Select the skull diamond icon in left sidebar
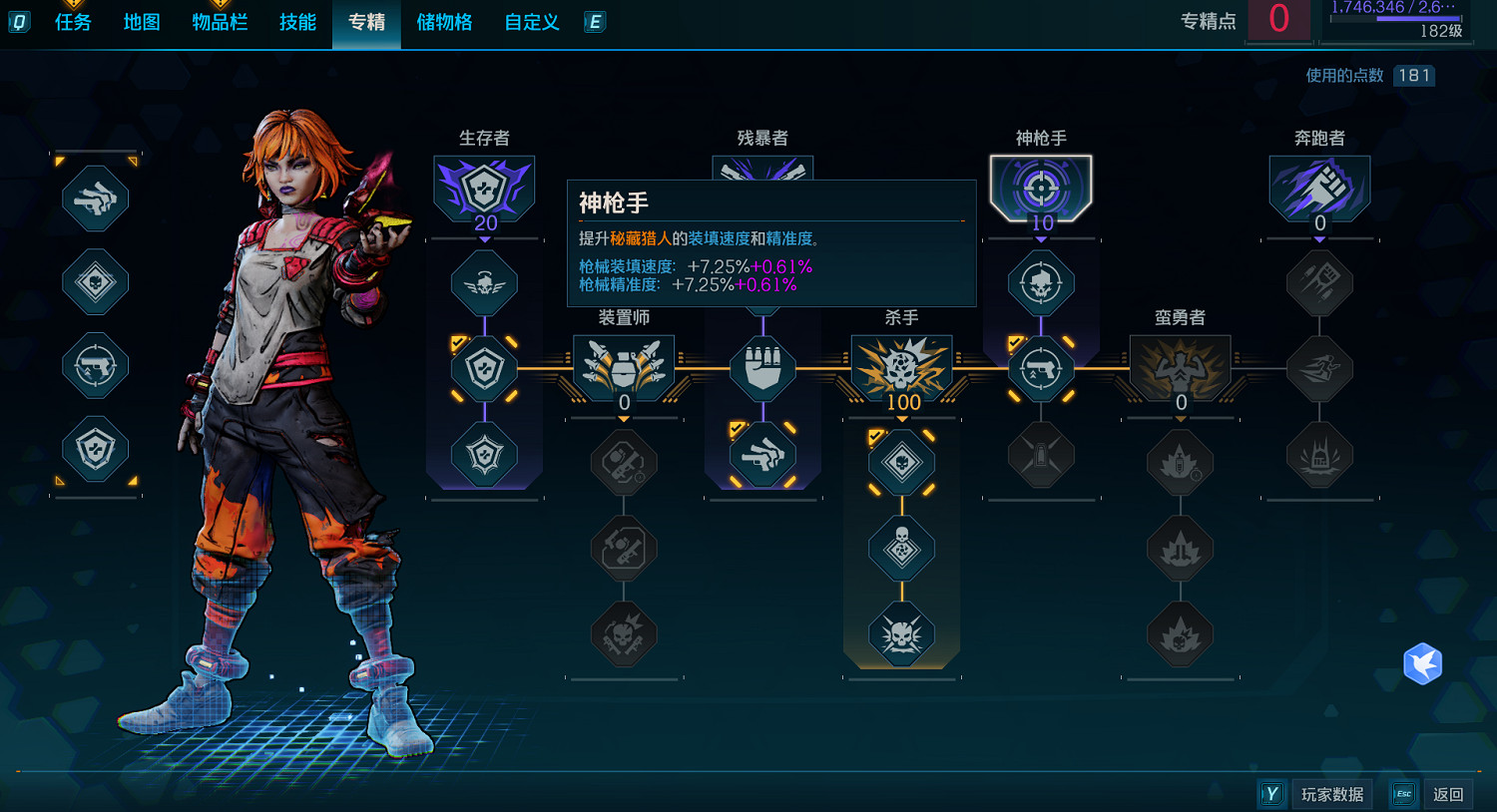The height and width of the screenshot is (812, 1497). point(95,283)
